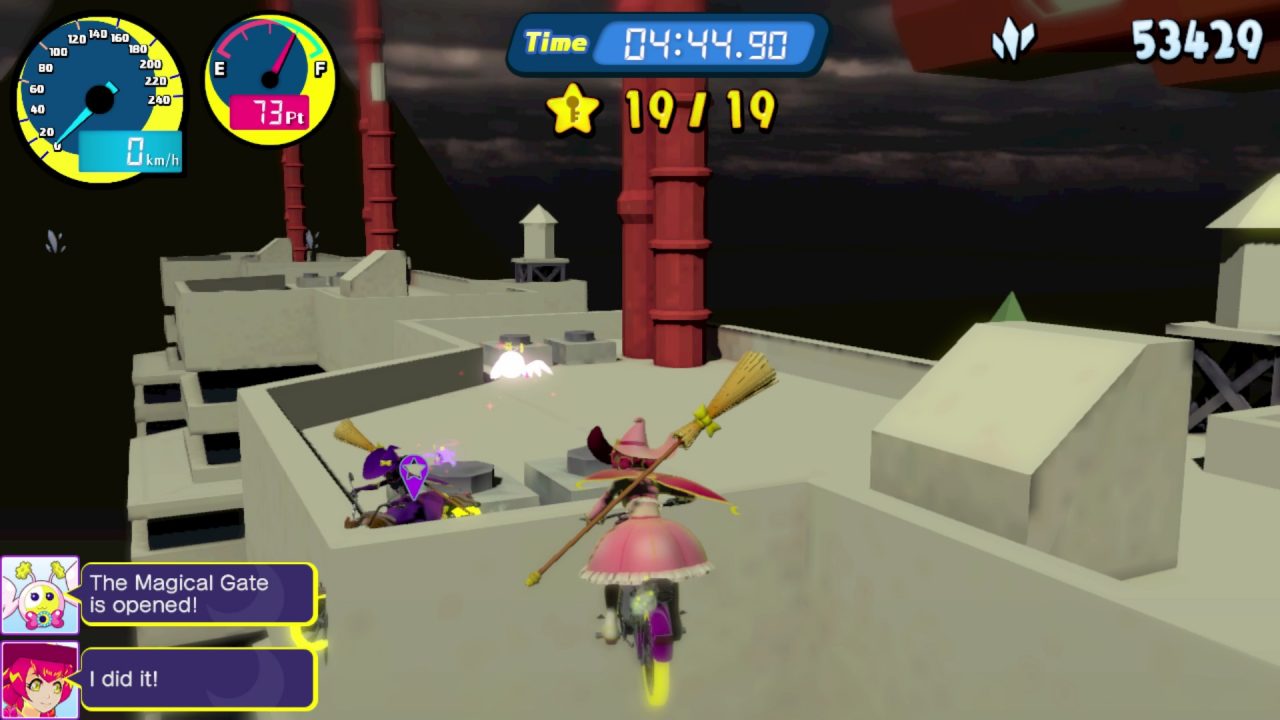Click the crystal currency icon
The height and width of the screenshot is (720, 1280).
pos(1011,43)
